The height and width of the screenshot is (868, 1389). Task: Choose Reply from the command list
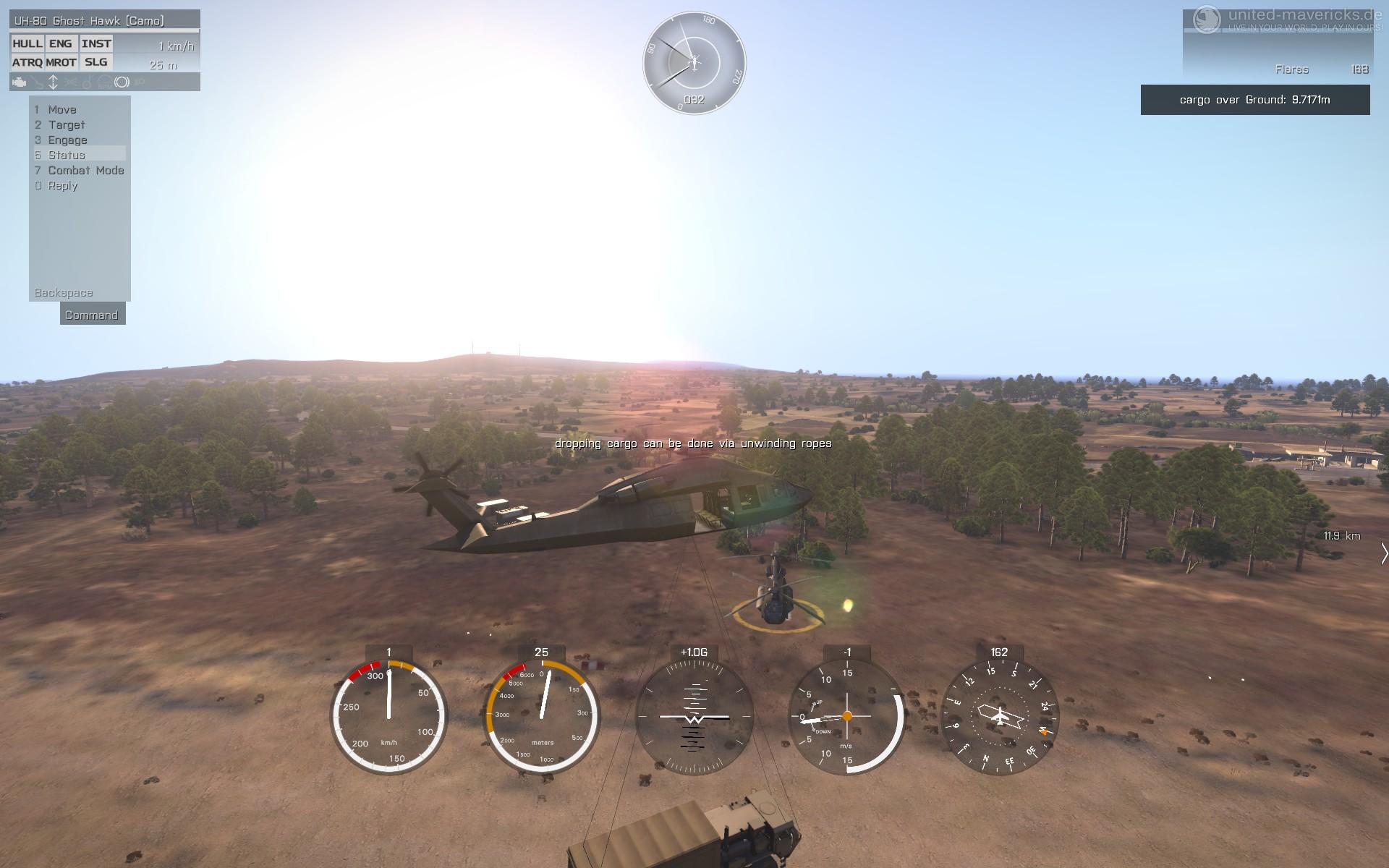(x=62, y=186)
